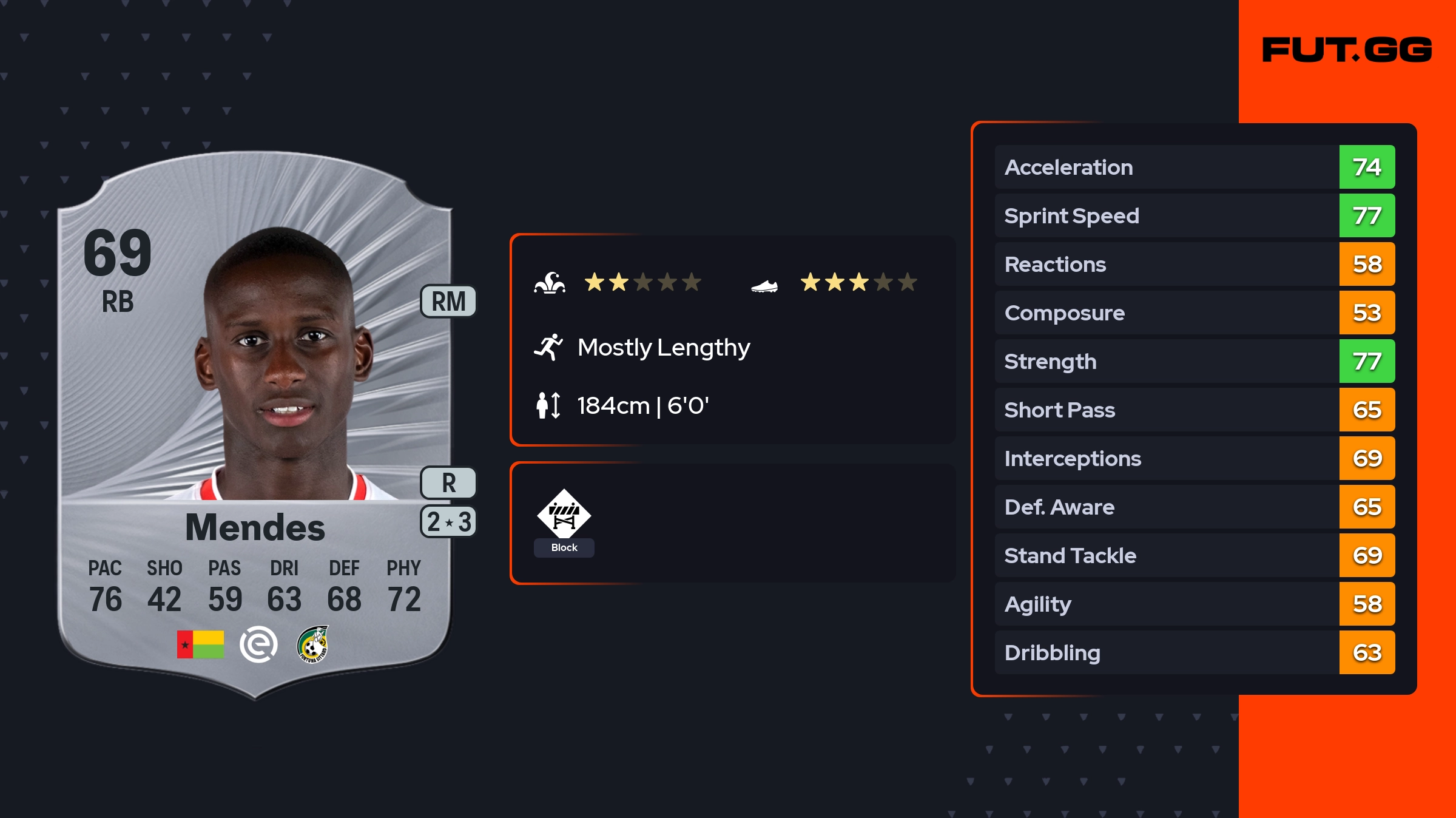Select the Mendes player card
1456x818 pixels.
pos(255,425)
